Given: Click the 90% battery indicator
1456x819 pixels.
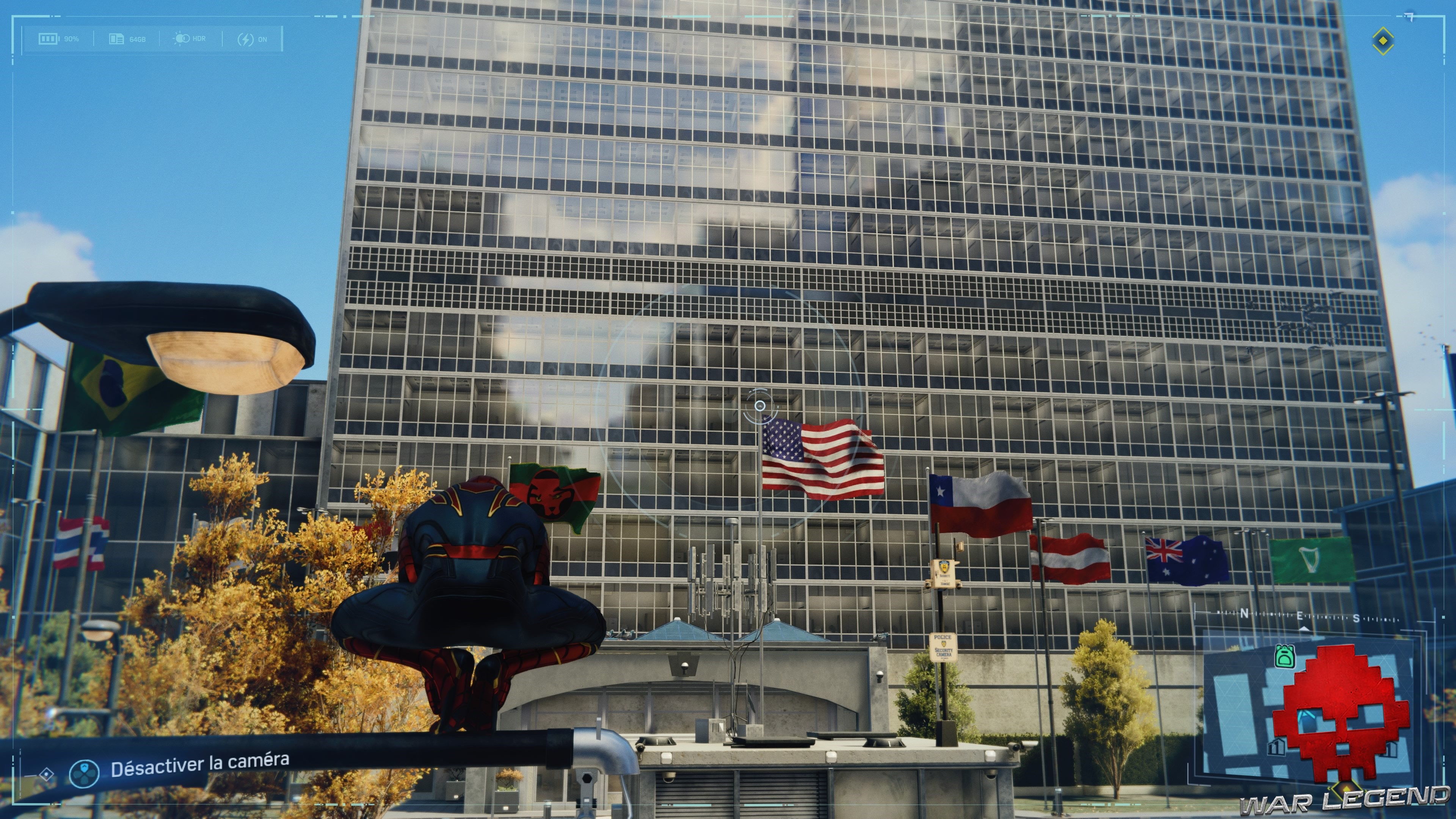Looking at the screenshot, I should pyautogui.click(x=72, y=39).
